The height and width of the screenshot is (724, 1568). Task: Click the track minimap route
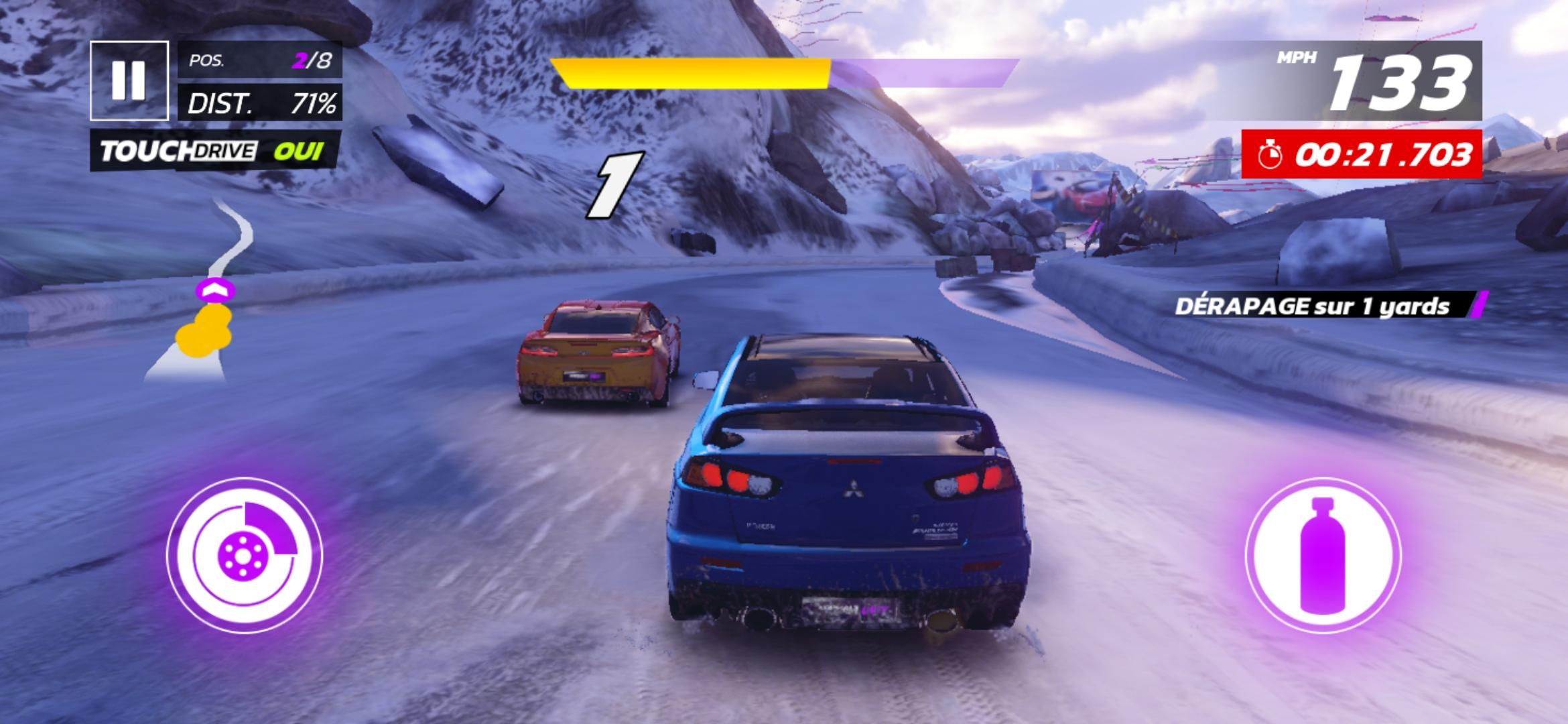(208, 295)
